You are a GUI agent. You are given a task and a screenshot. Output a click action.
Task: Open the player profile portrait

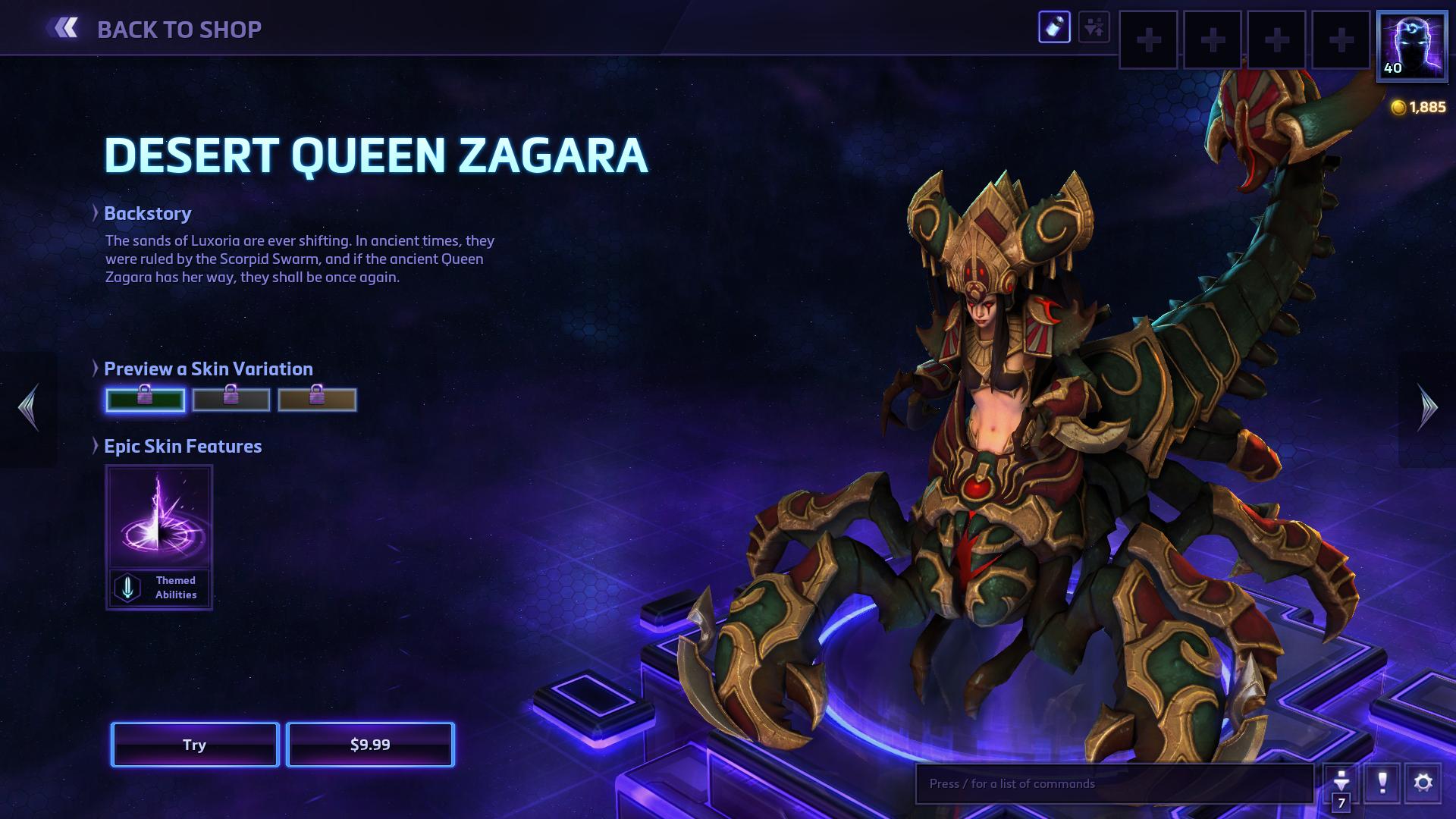(x=1412, y=45)
